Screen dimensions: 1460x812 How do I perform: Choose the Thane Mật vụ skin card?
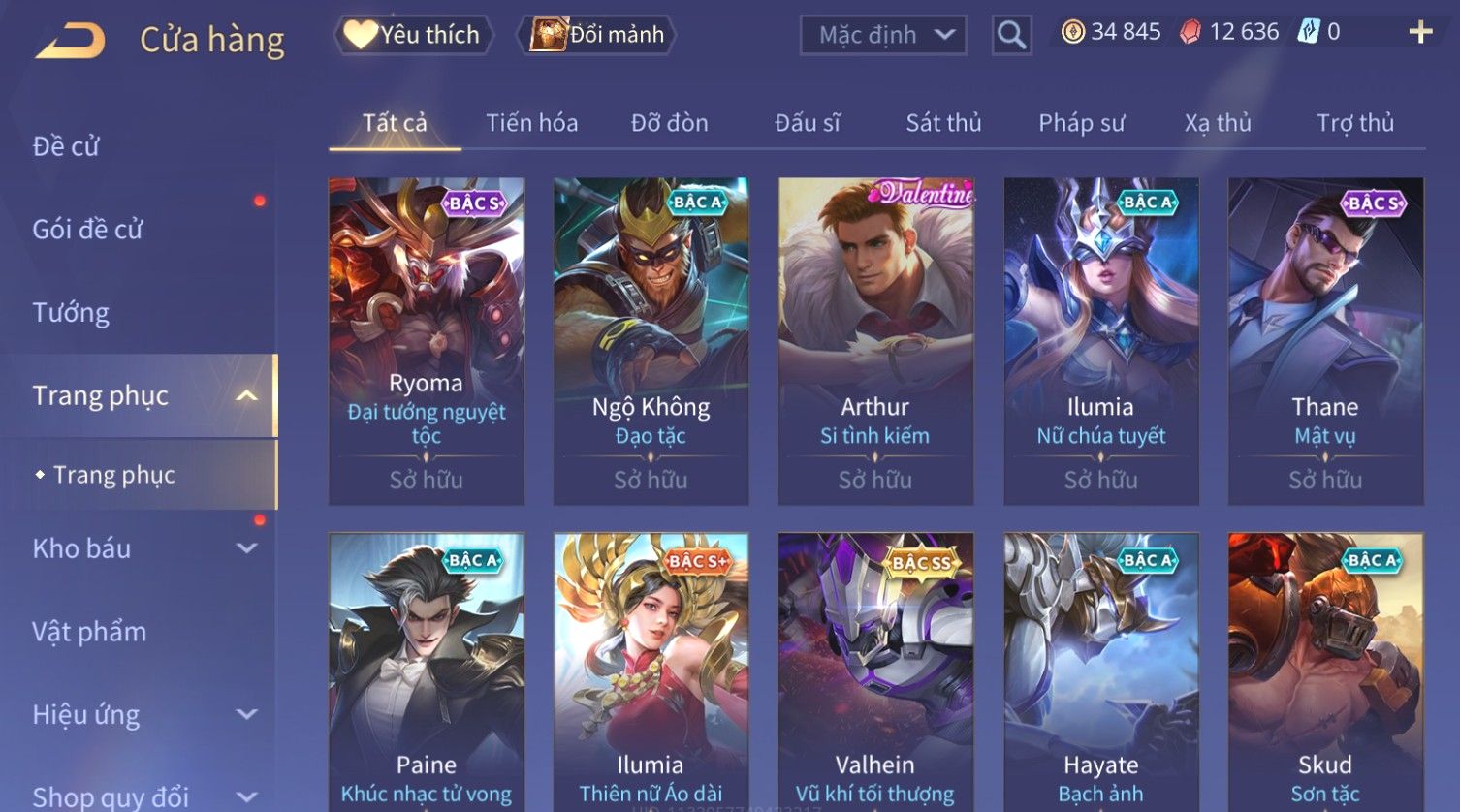pyautogui.click(x=1324, y=339)
